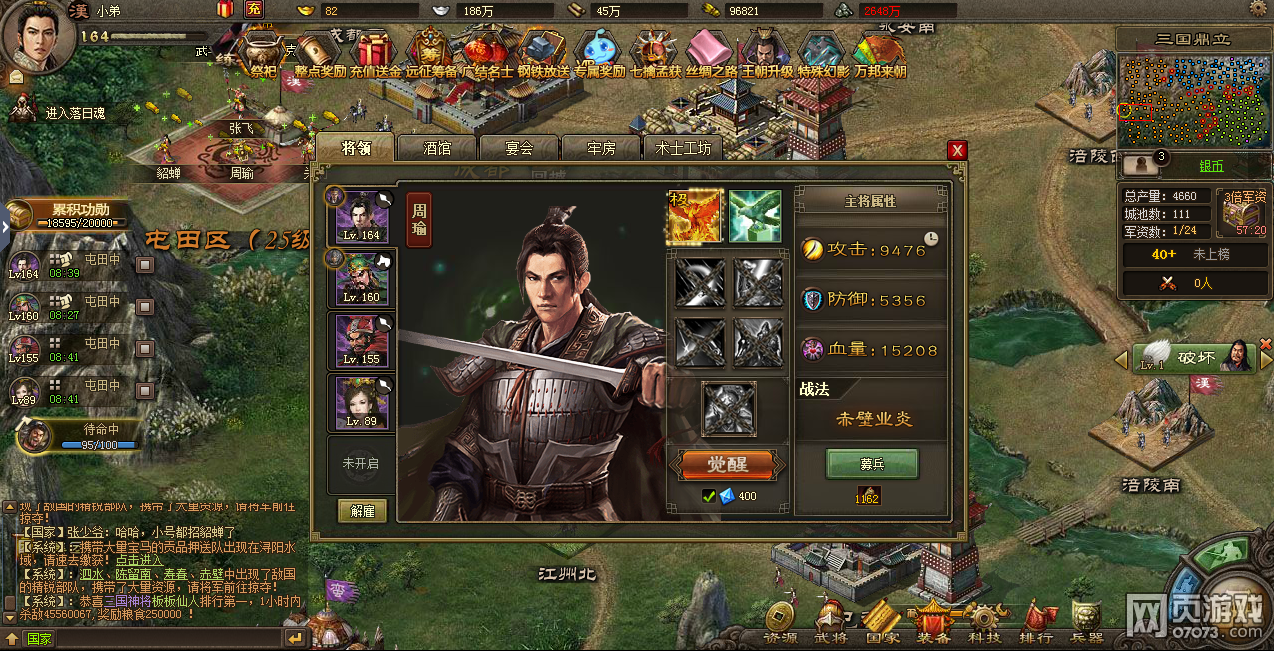Open the 宴会 banquet tab
This screenshot has width=1274, height=651.
[519, 148]
